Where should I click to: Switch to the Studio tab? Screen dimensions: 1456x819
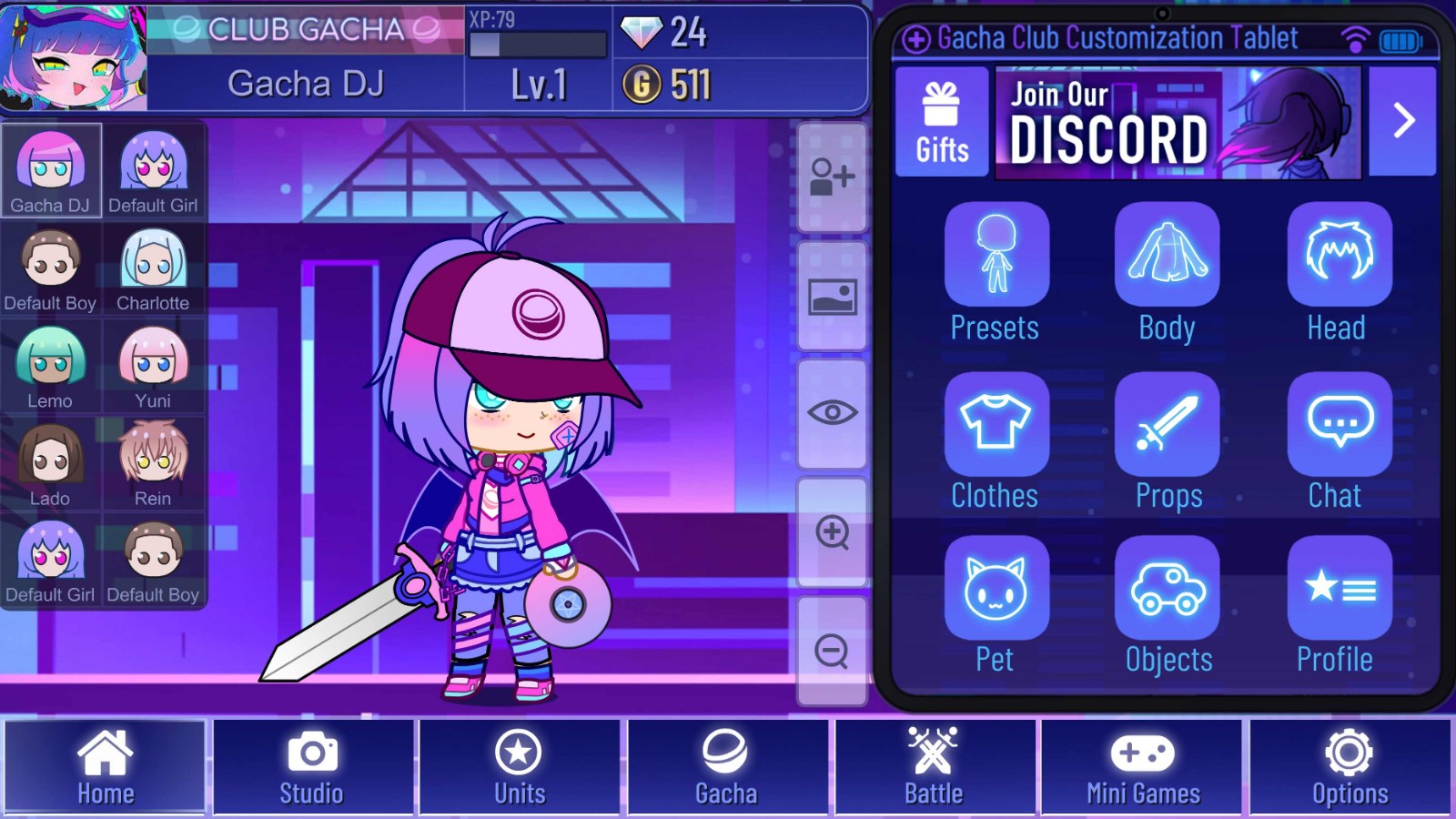[x=312, y=766]
